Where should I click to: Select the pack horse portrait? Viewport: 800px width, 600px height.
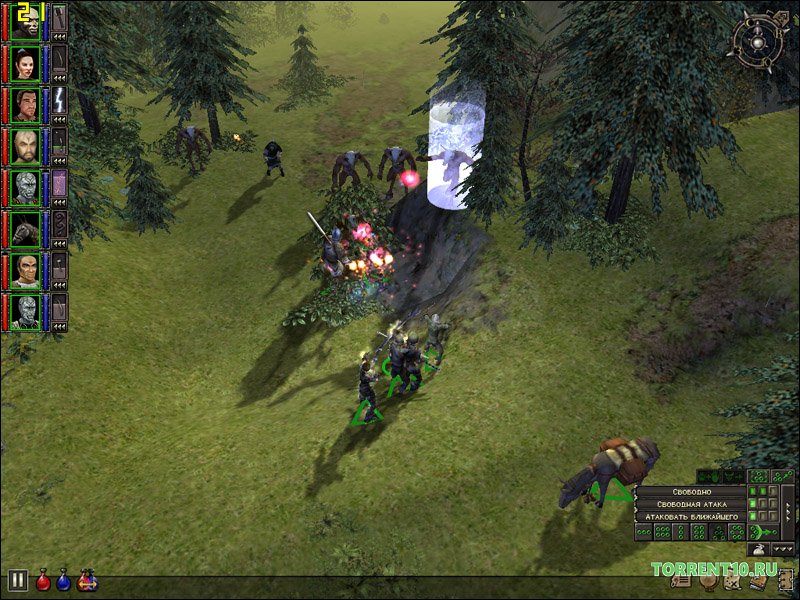click(x=25, y=231)
